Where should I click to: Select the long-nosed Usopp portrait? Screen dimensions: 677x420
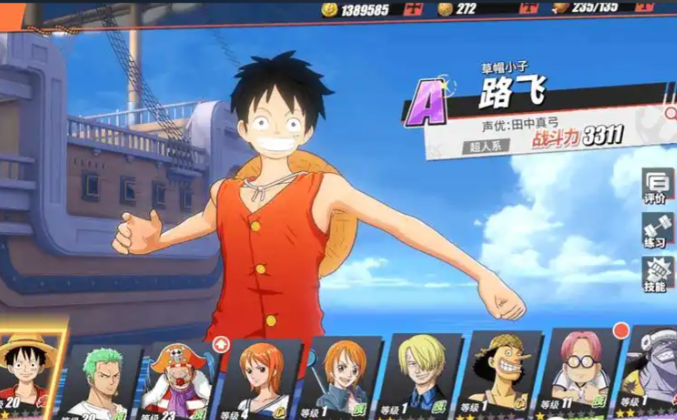point(500,378)
